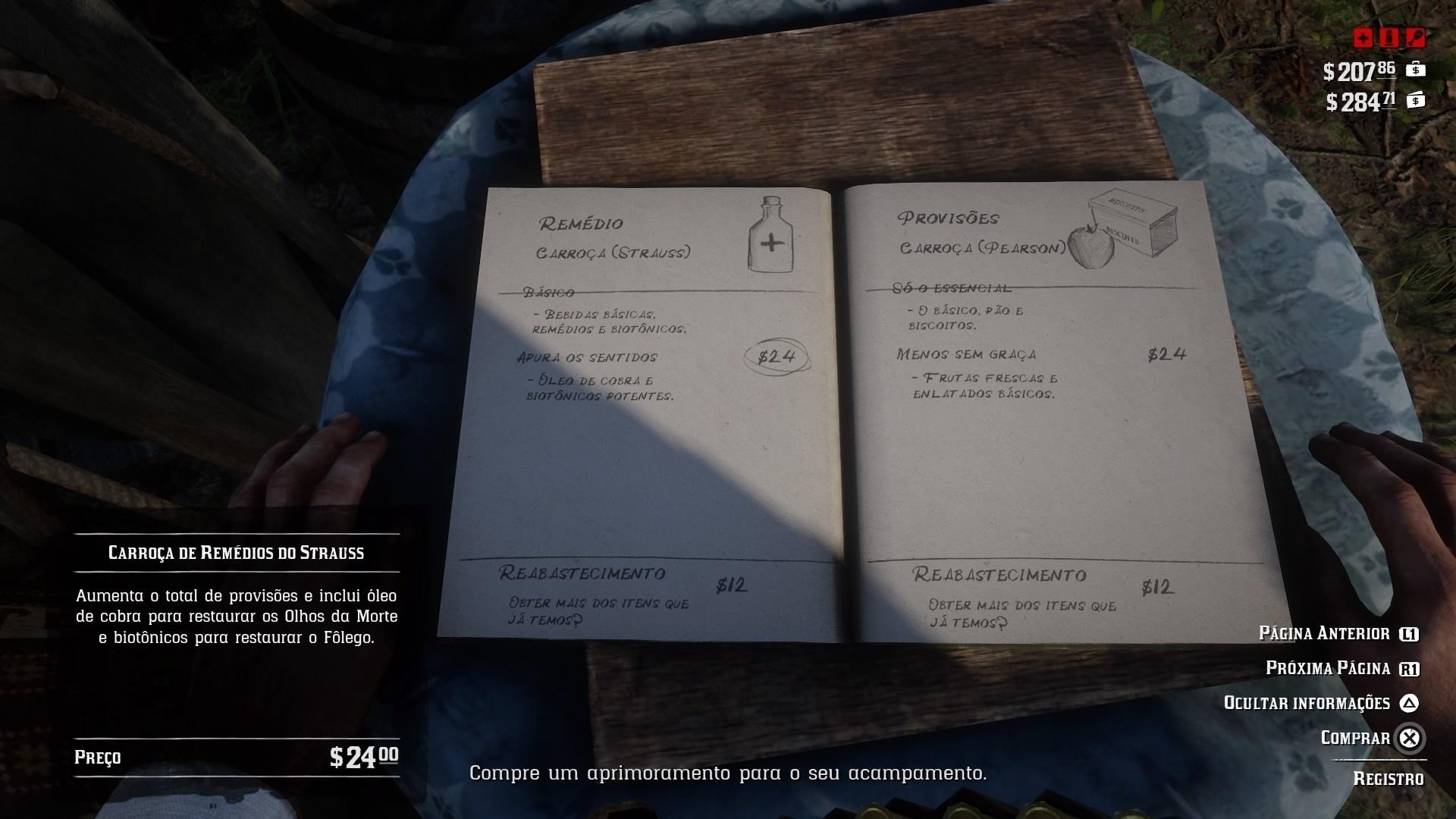Select the red health cross icon
Screen dimensions: 1456x819
(1363, 36)
